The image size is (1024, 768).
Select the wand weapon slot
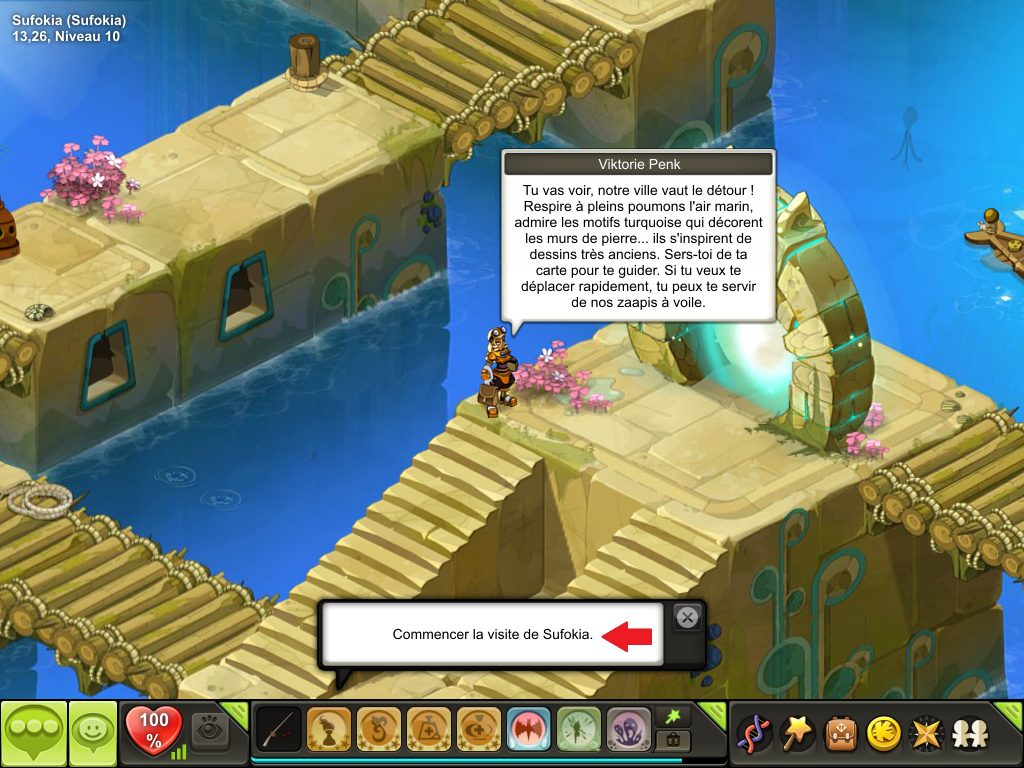click(279, 730)
